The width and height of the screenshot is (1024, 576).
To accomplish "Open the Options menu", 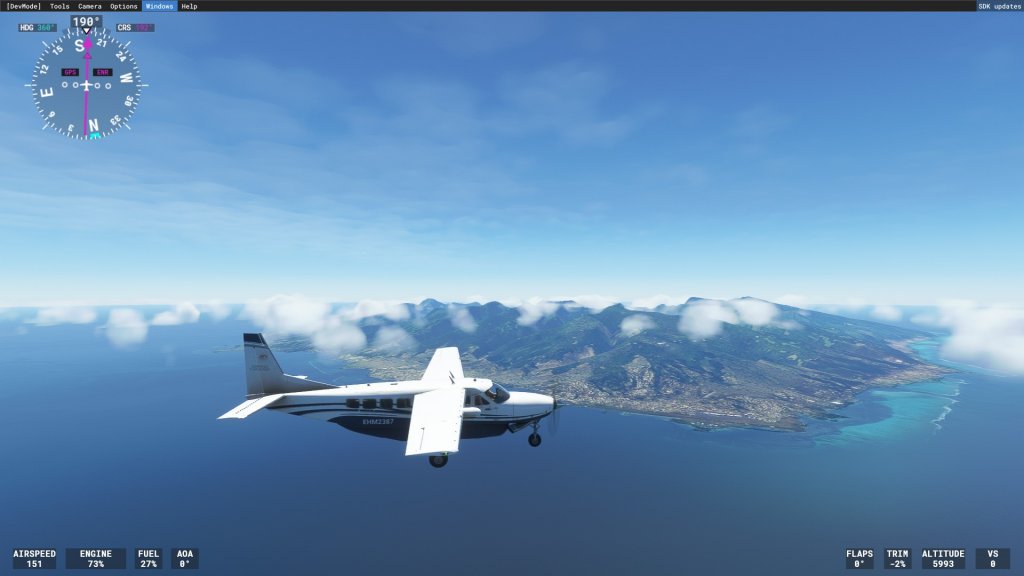I will tap(124, 6).
